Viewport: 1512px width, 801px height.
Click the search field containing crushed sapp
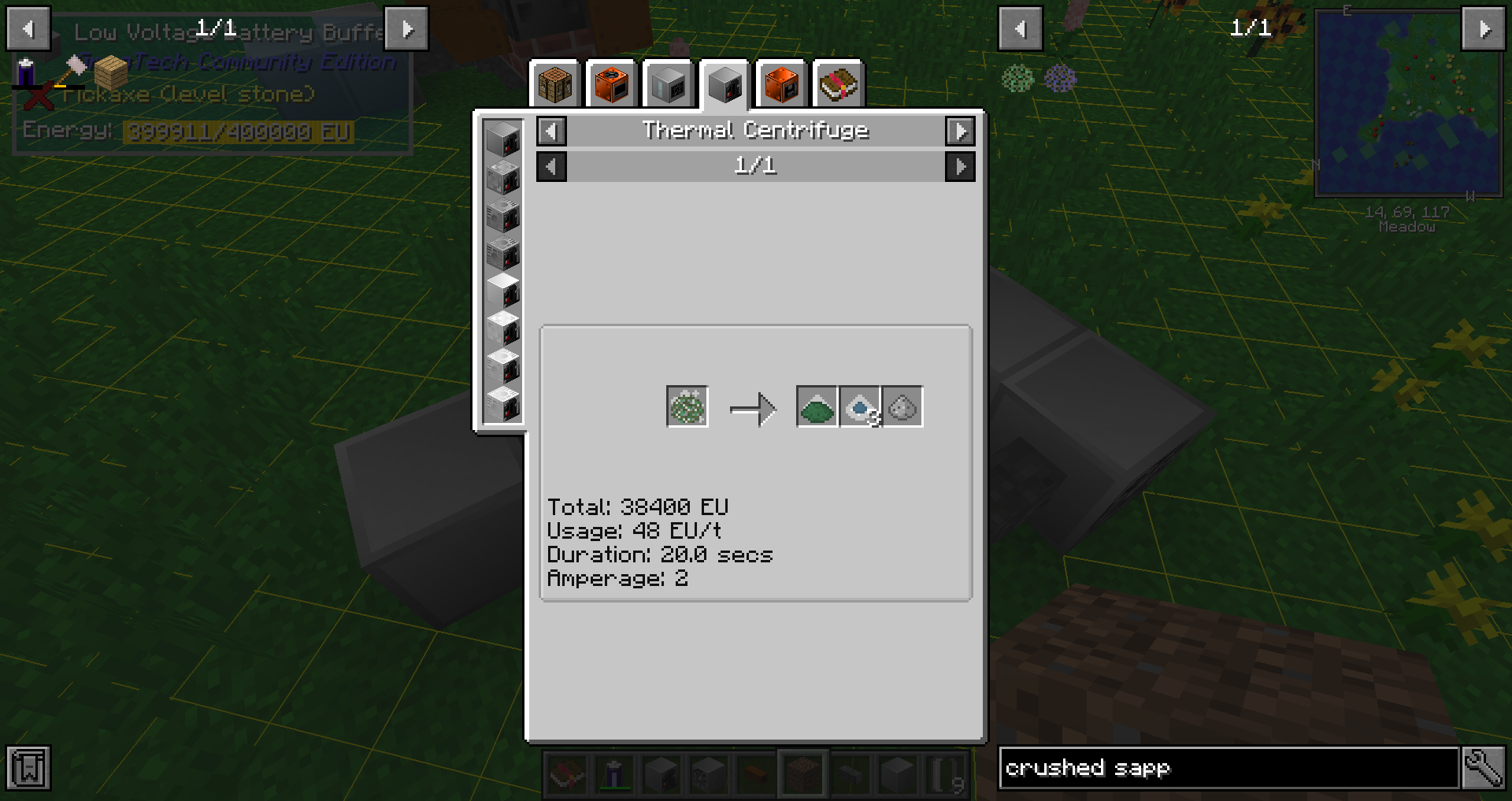coord(1228,768)
